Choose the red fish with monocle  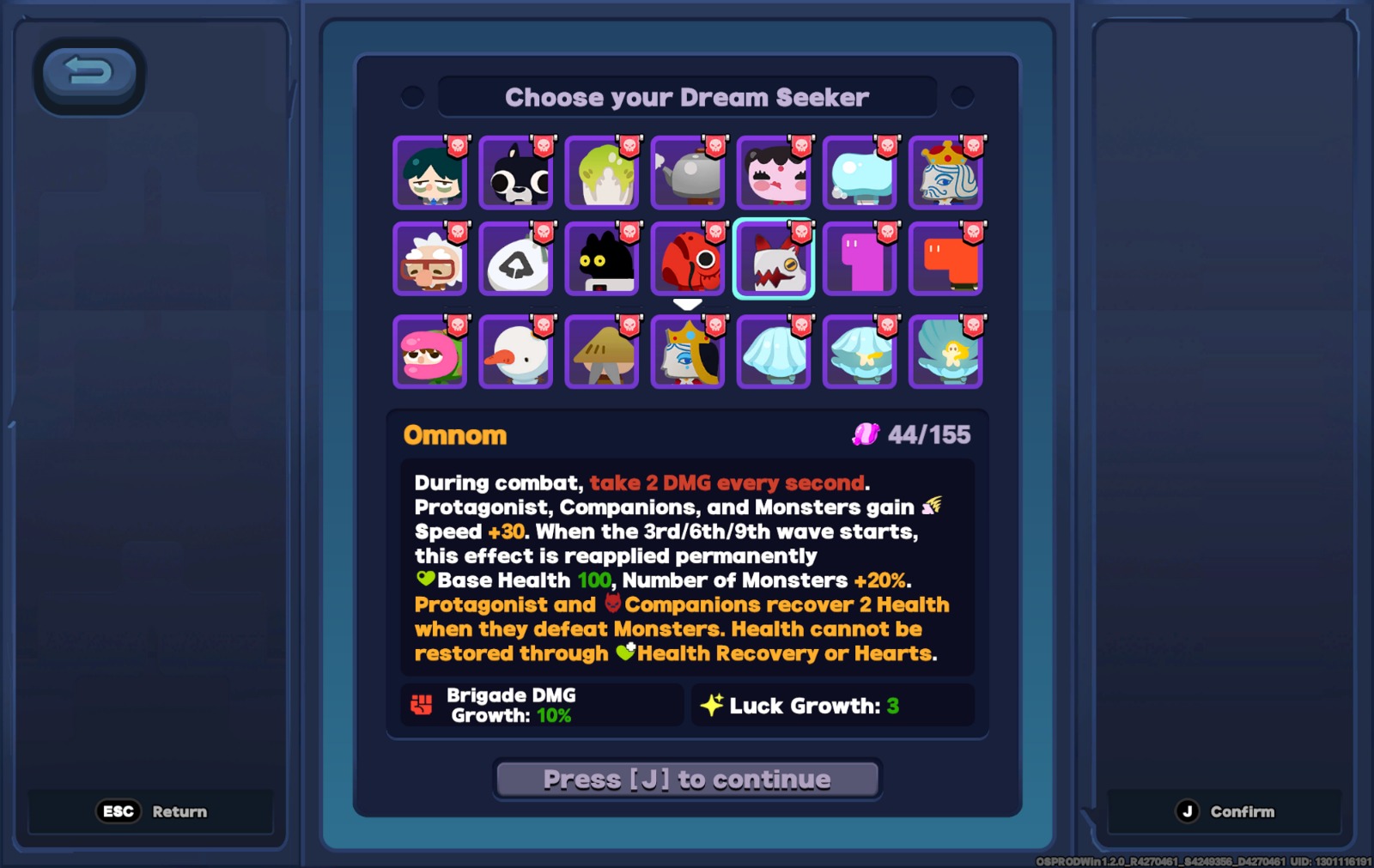(688, 260)
